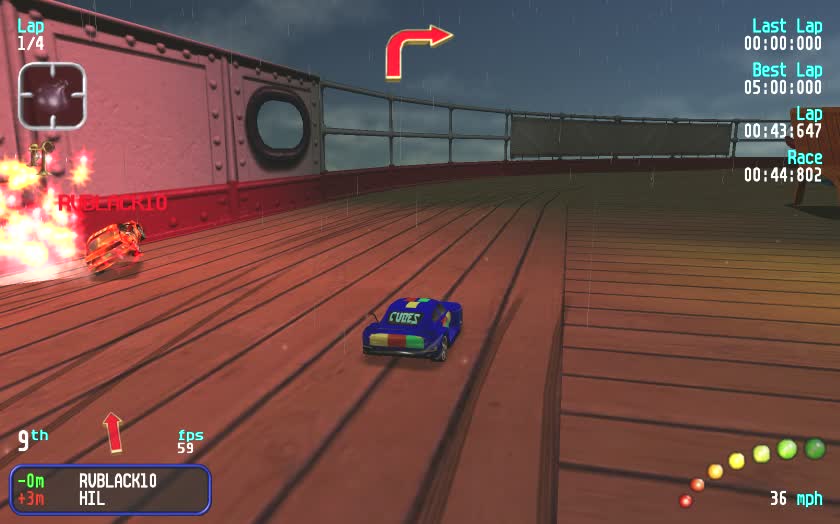Select HIL row in gap panel
840x524 pixels.
click(110, 497)
